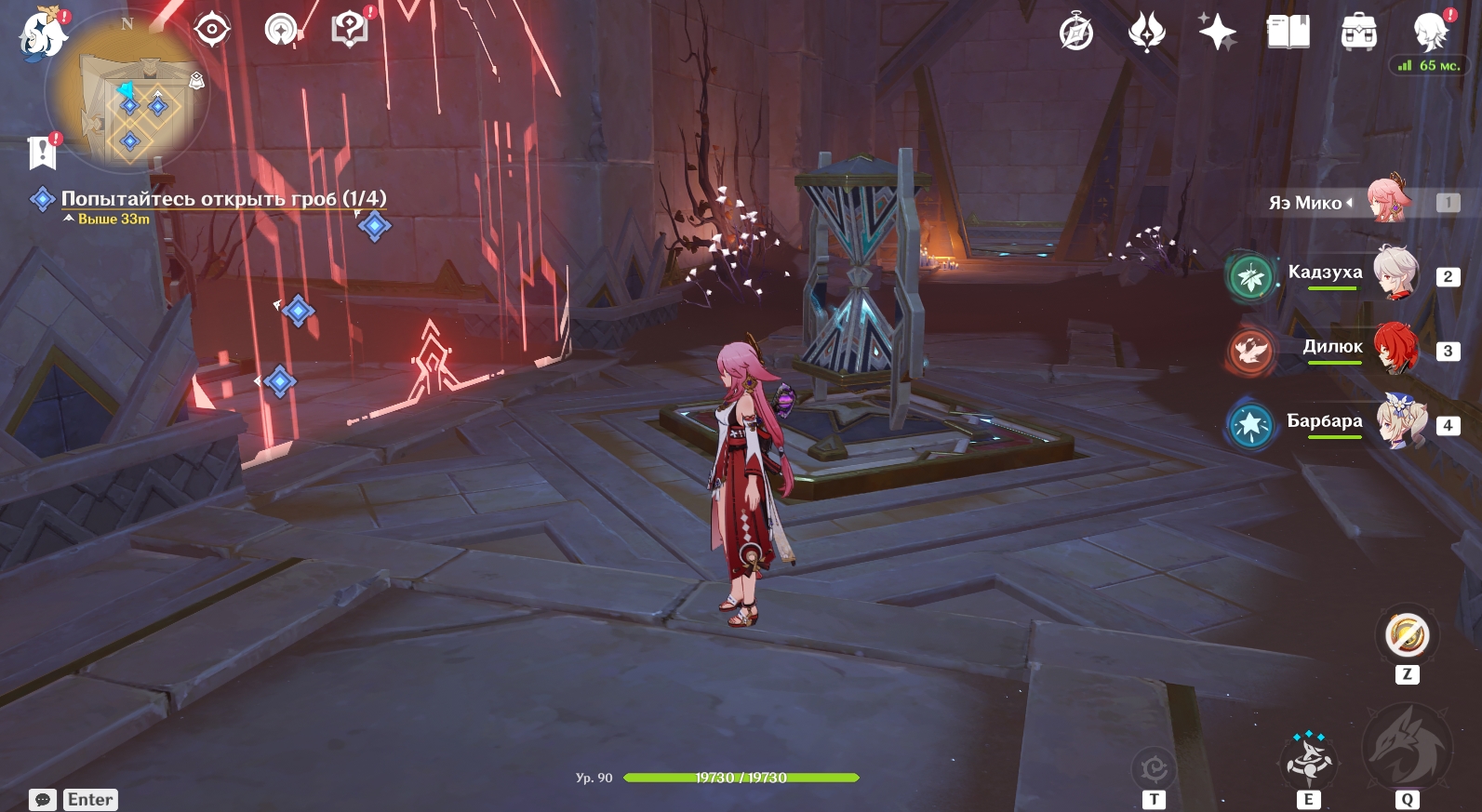The height and width of the screenshot is (812, 1482).
Task: Open the quest log banner icon
Action: (43, 153)
